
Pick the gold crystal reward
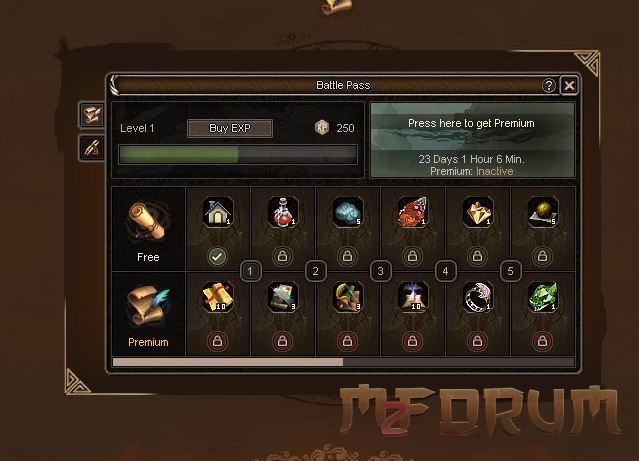477,213
